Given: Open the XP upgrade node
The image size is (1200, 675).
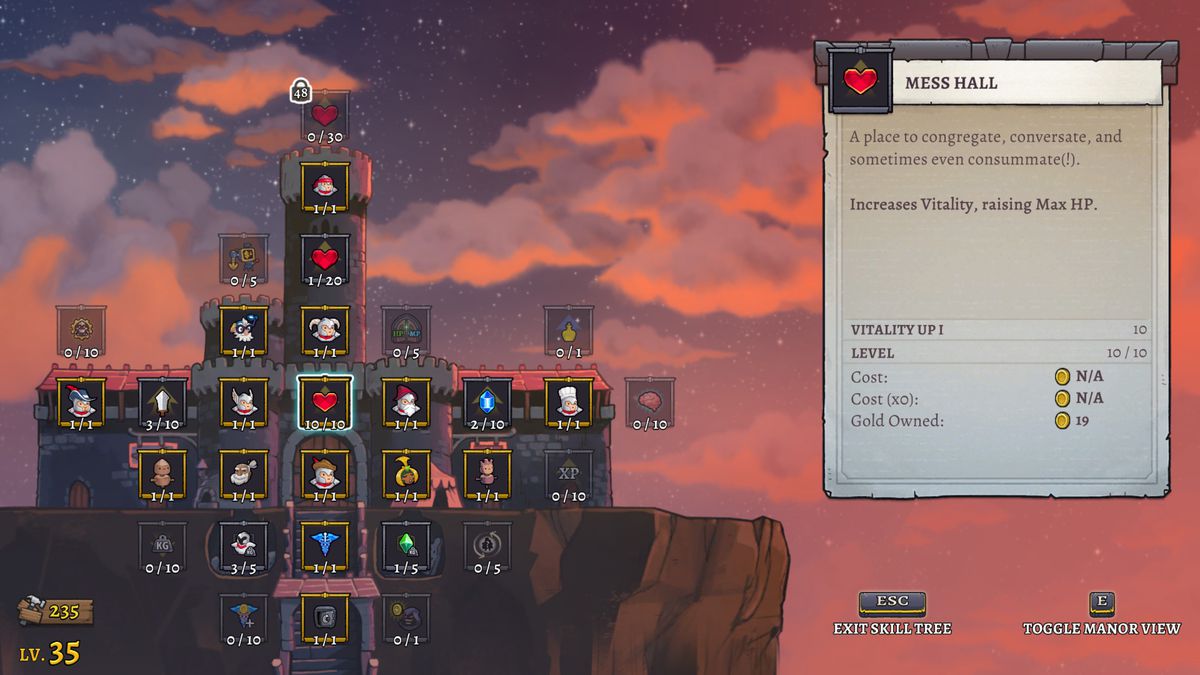Looking at the screenshot, I should coord(569,474).
